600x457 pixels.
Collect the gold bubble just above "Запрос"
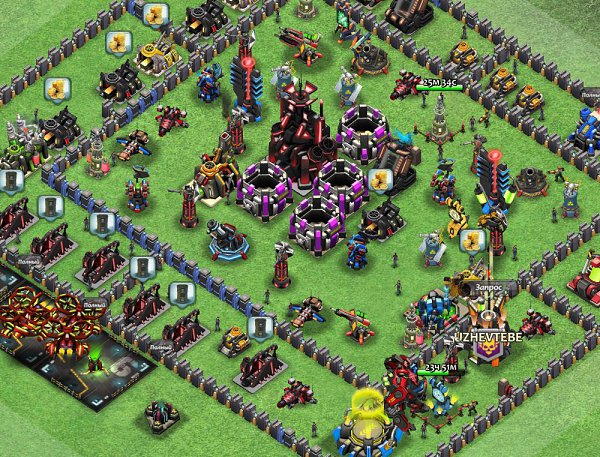tap(471, 241)
